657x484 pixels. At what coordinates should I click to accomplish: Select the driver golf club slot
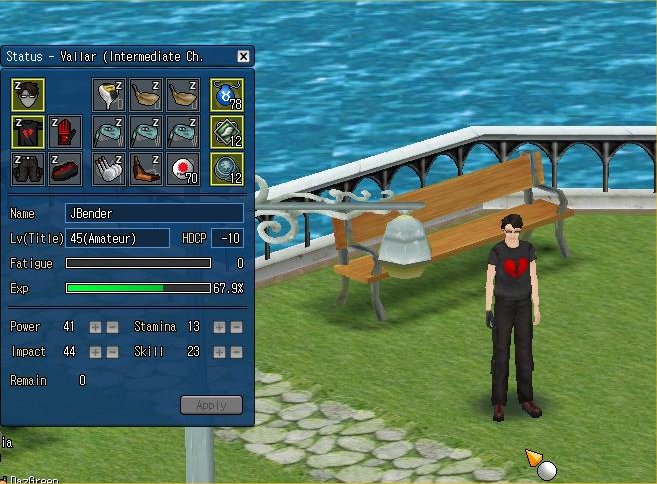click(x=108, y=94)
